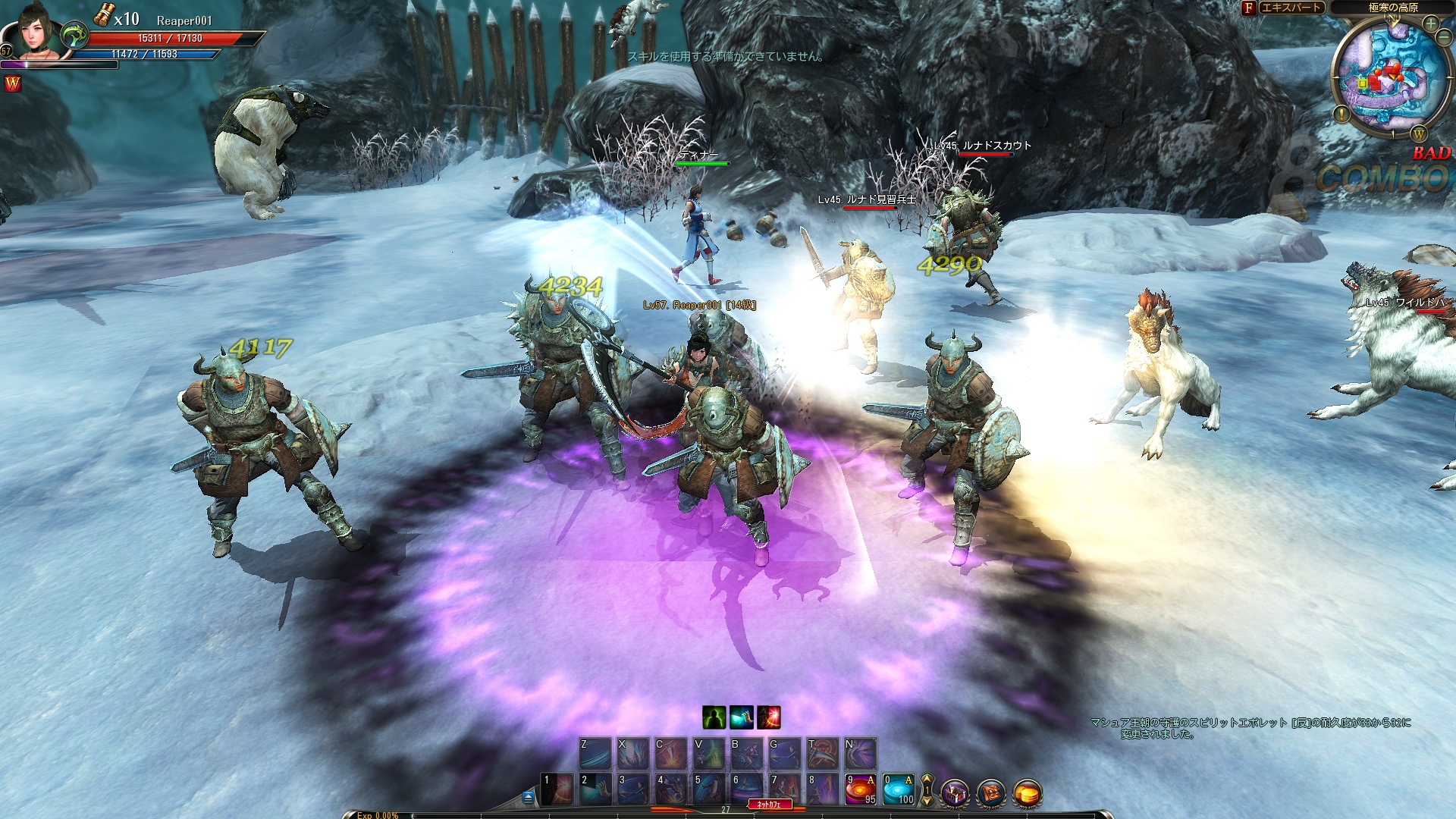Trigger the Z key slash skill

click(x=595, y=753)
